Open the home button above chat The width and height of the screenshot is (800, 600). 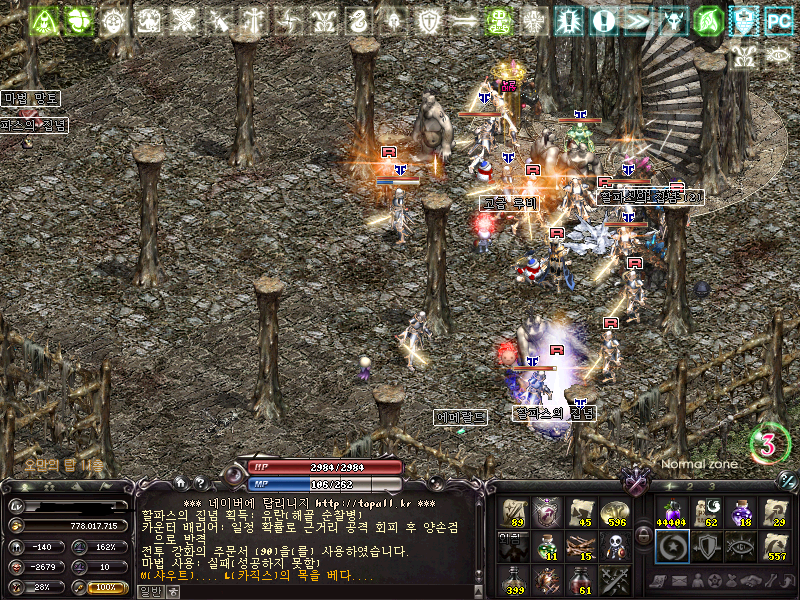pyautogui.click(x=180, y=482)
